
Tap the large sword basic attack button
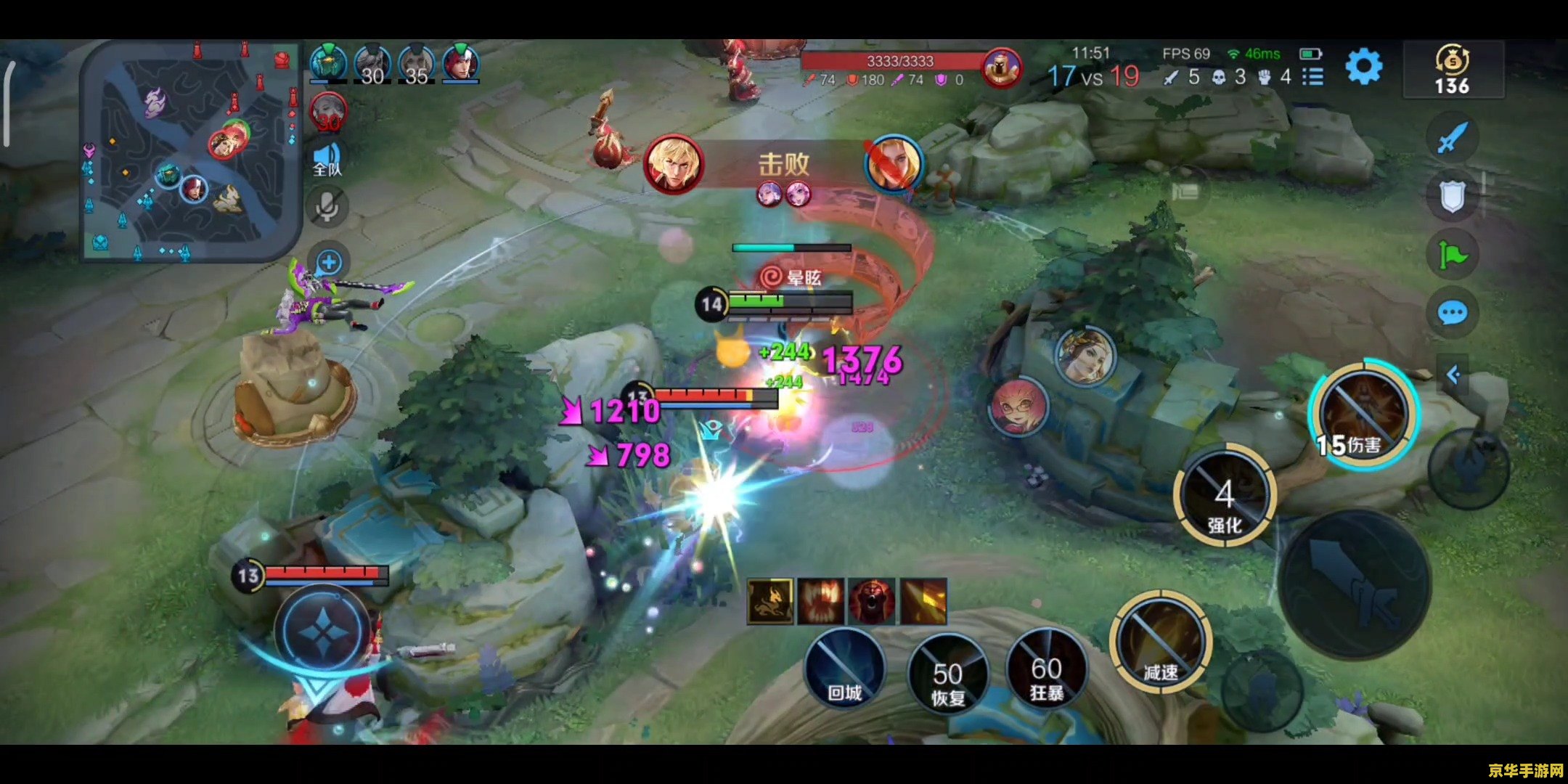[1355, 584]
